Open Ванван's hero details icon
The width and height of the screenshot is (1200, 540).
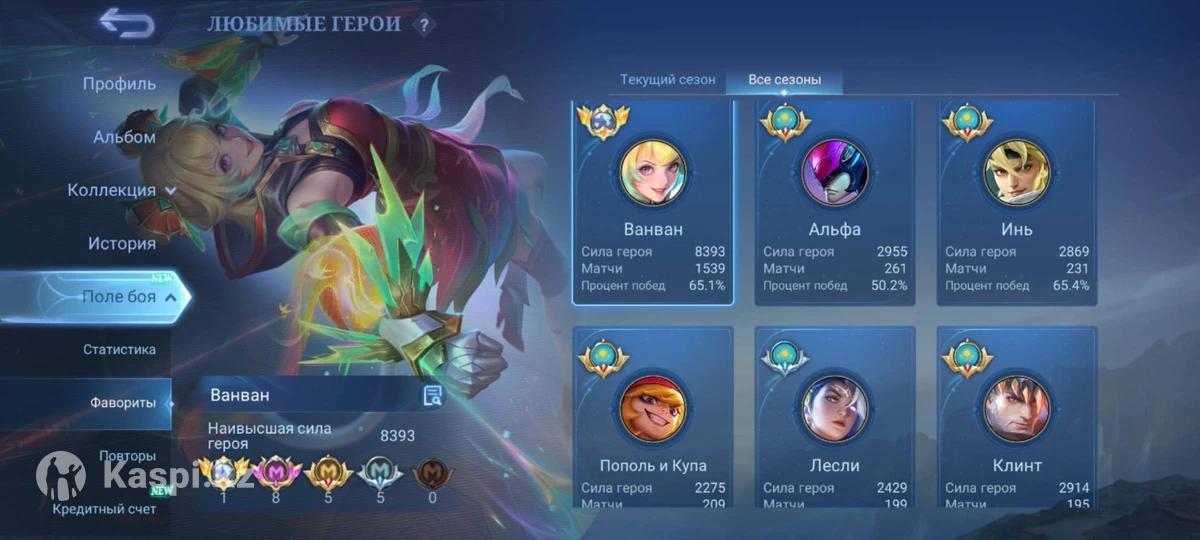pos(432,396)
